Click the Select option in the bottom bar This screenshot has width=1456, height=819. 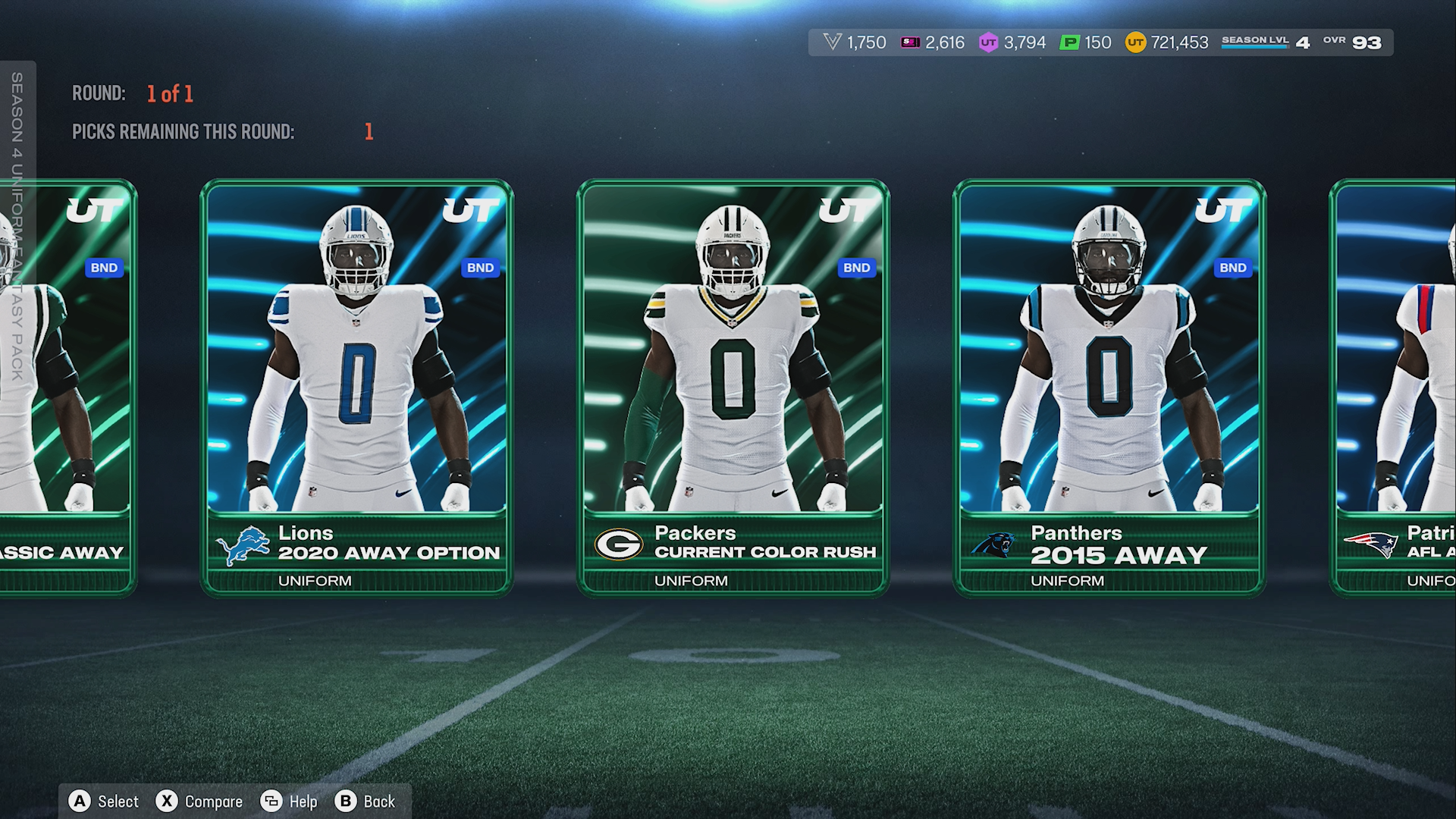pos(105,802)
